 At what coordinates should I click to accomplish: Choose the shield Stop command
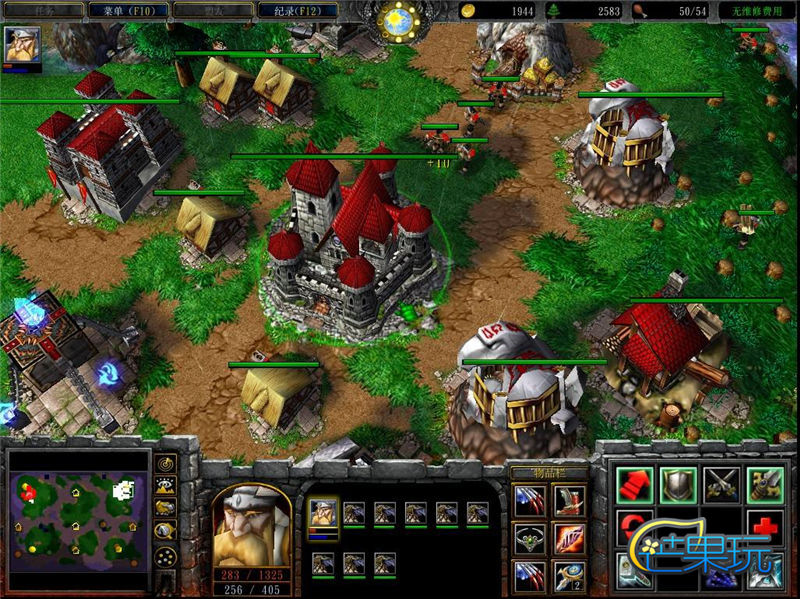(679, 486)
